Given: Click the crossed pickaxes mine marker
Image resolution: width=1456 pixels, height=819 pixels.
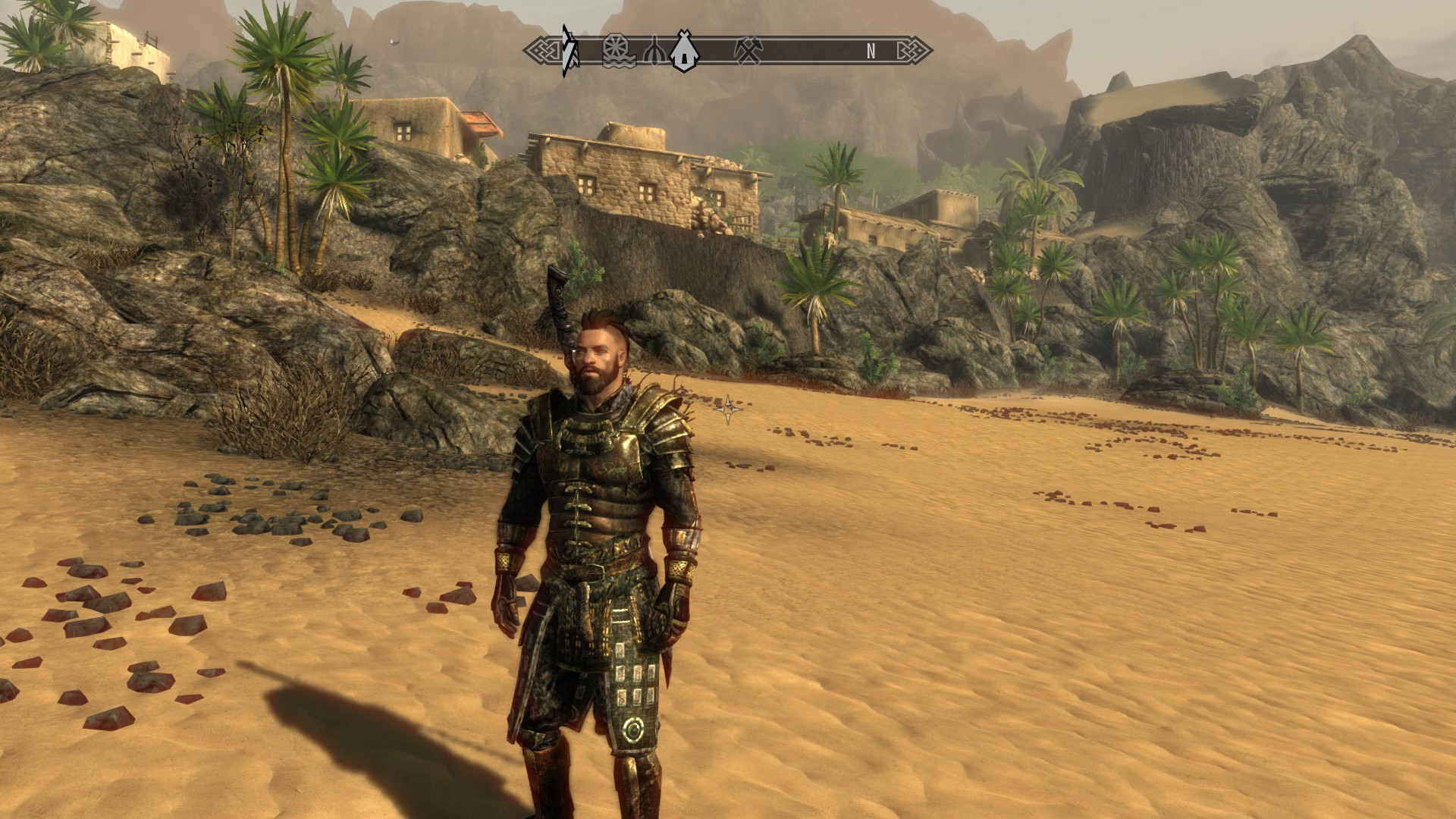Looking at the screenshot, I should click(748, 51).
